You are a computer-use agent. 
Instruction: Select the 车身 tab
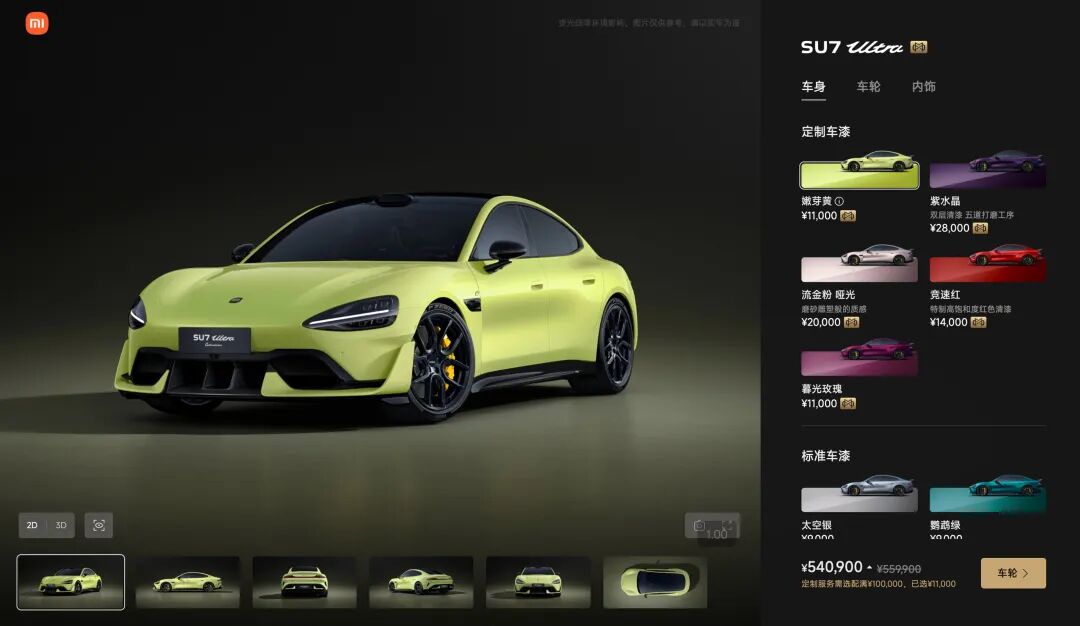pos(813,87)
